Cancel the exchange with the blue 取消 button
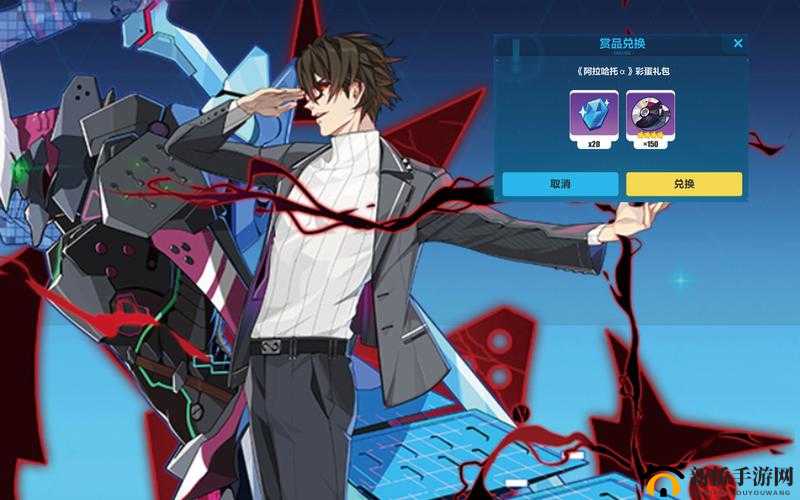 point(560,184)
